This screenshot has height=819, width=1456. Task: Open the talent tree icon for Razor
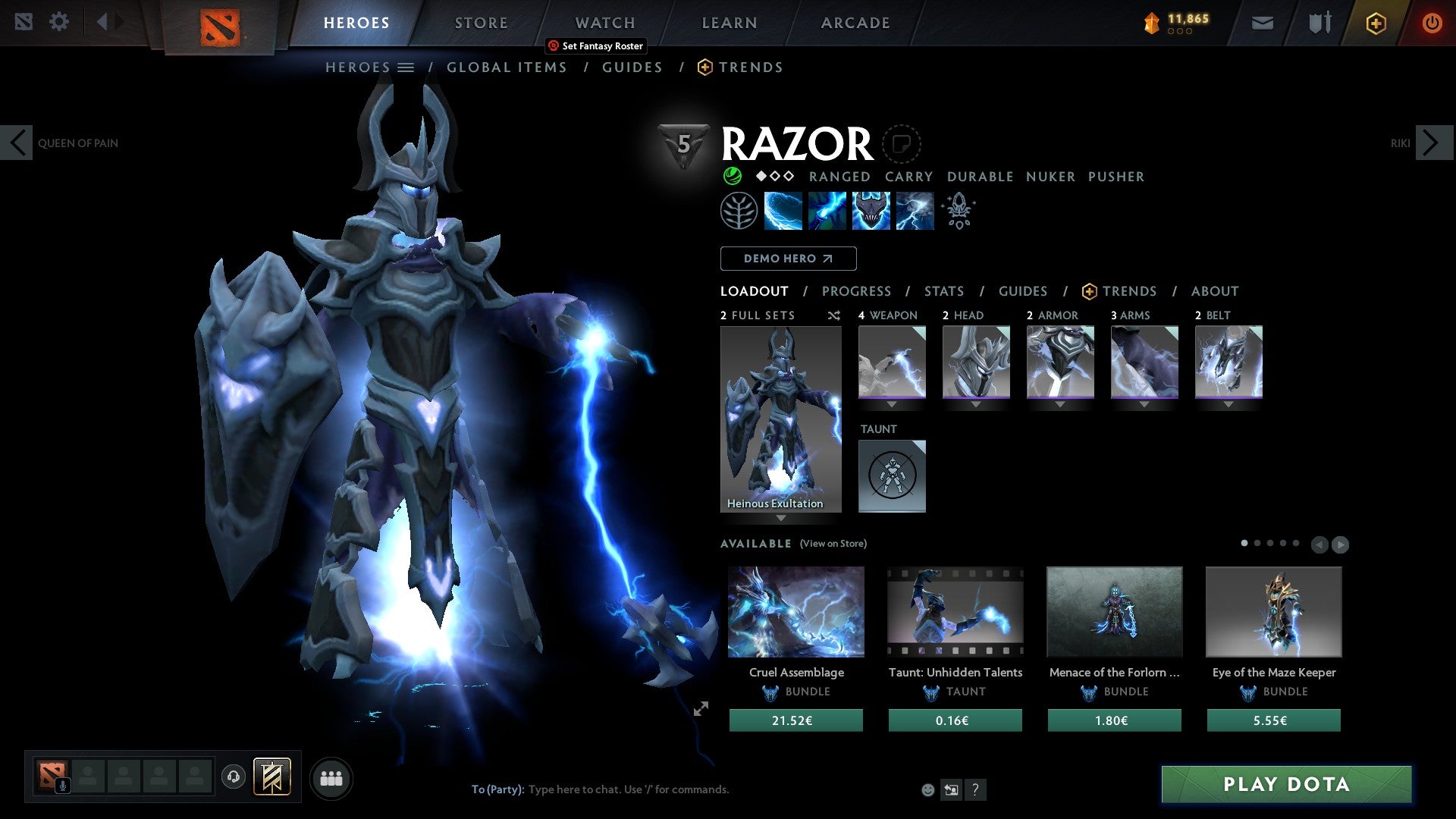[x=738, y=210]
